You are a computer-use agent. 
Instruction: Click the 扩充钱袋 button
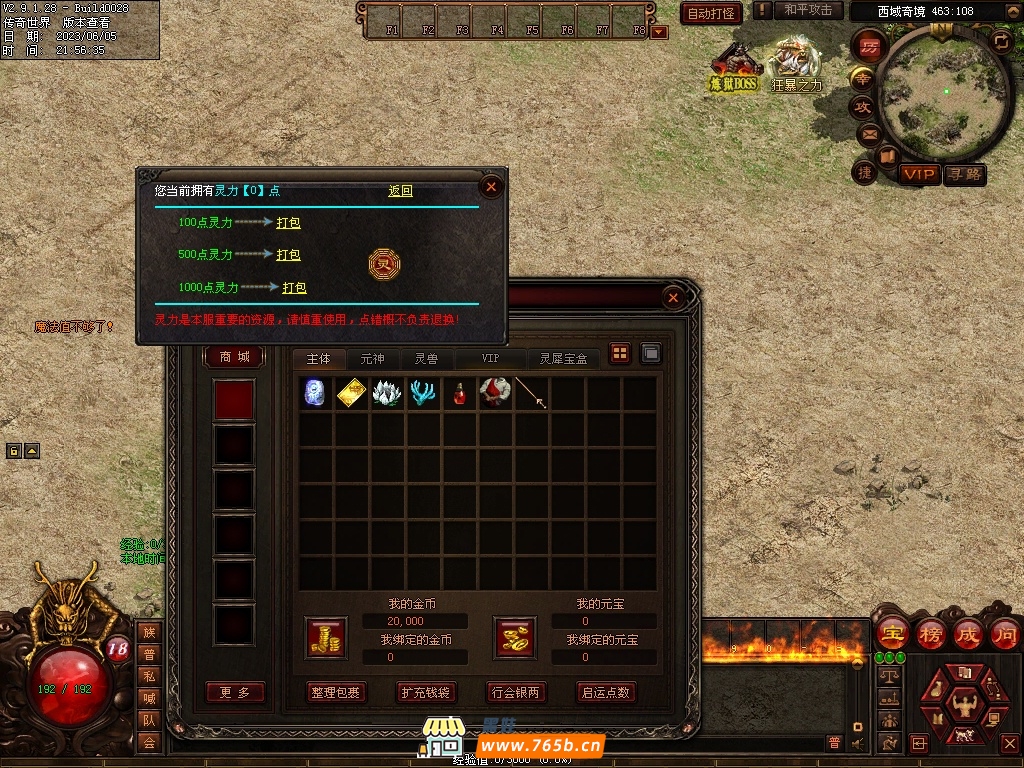(x=426, y=692)
